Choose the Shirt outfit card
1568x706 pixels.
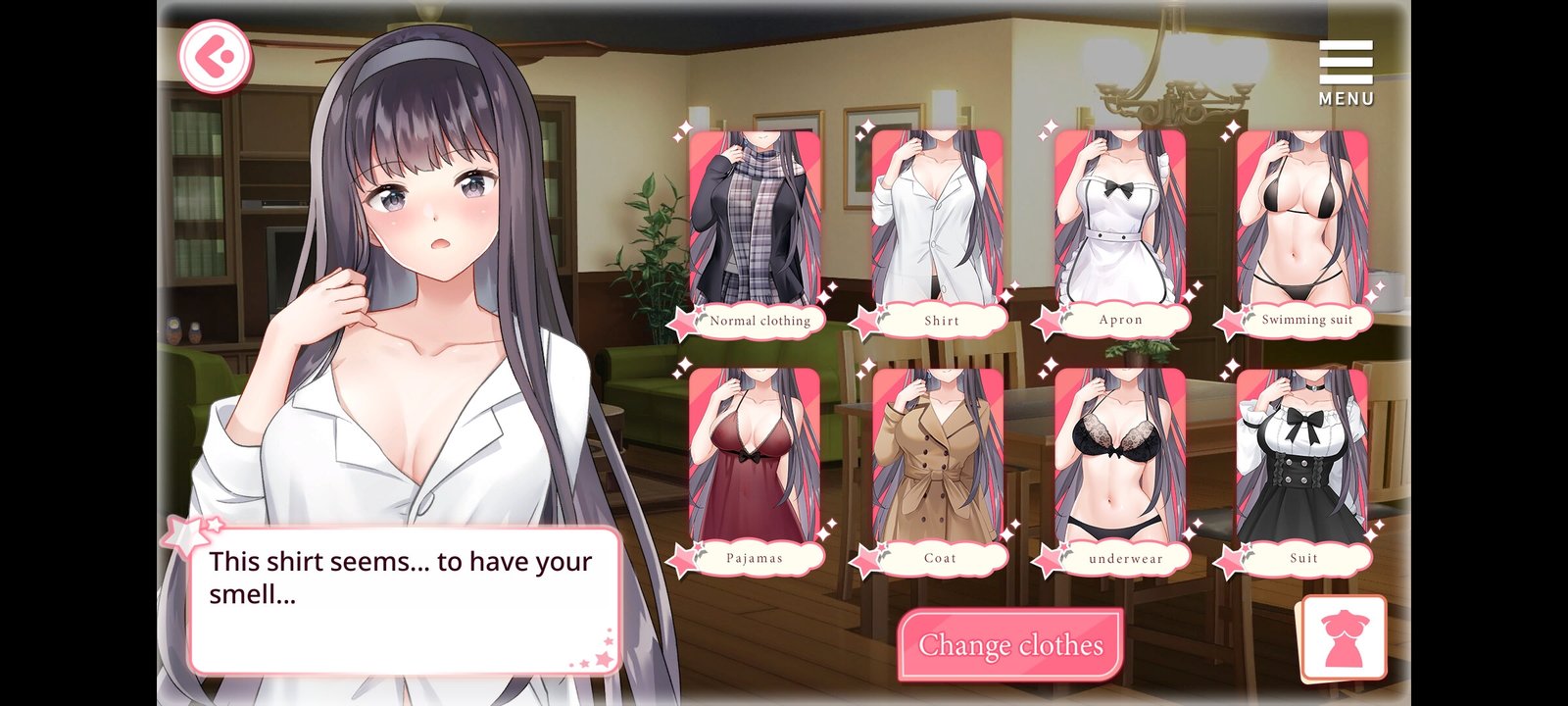937,230
